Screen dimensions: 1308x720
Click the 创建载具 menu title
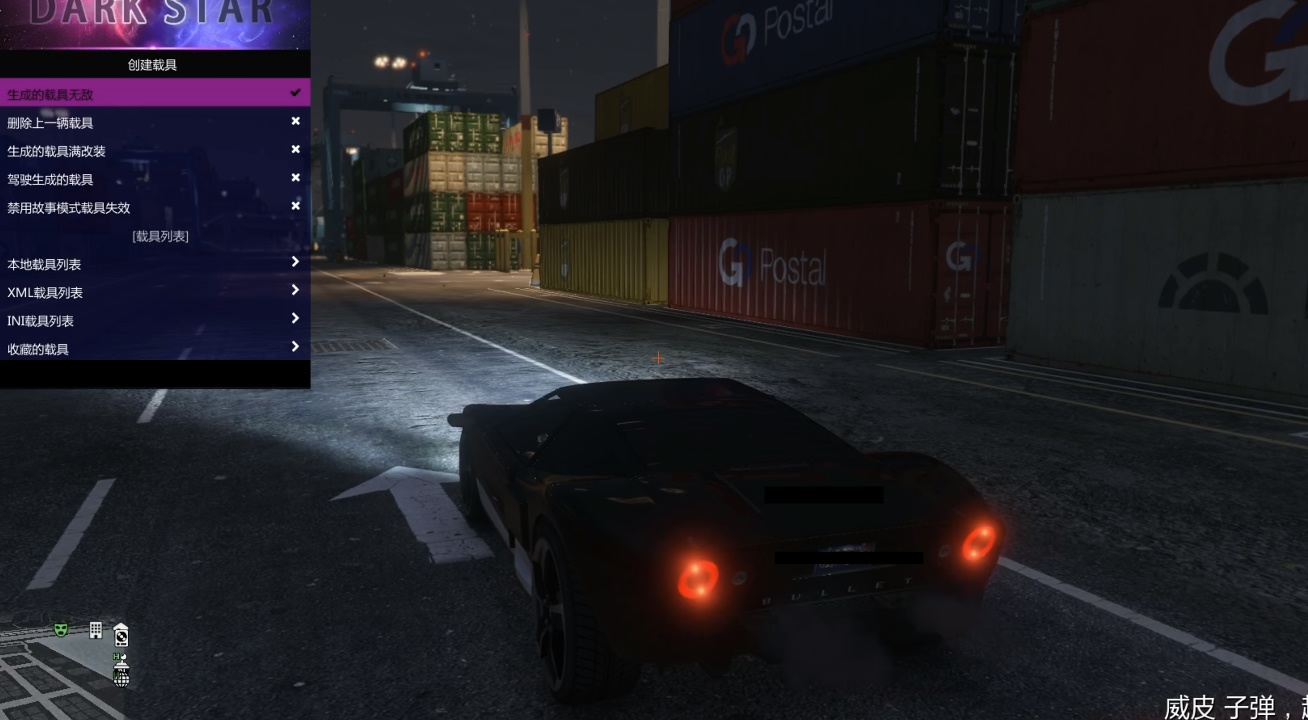click(155, 64)
